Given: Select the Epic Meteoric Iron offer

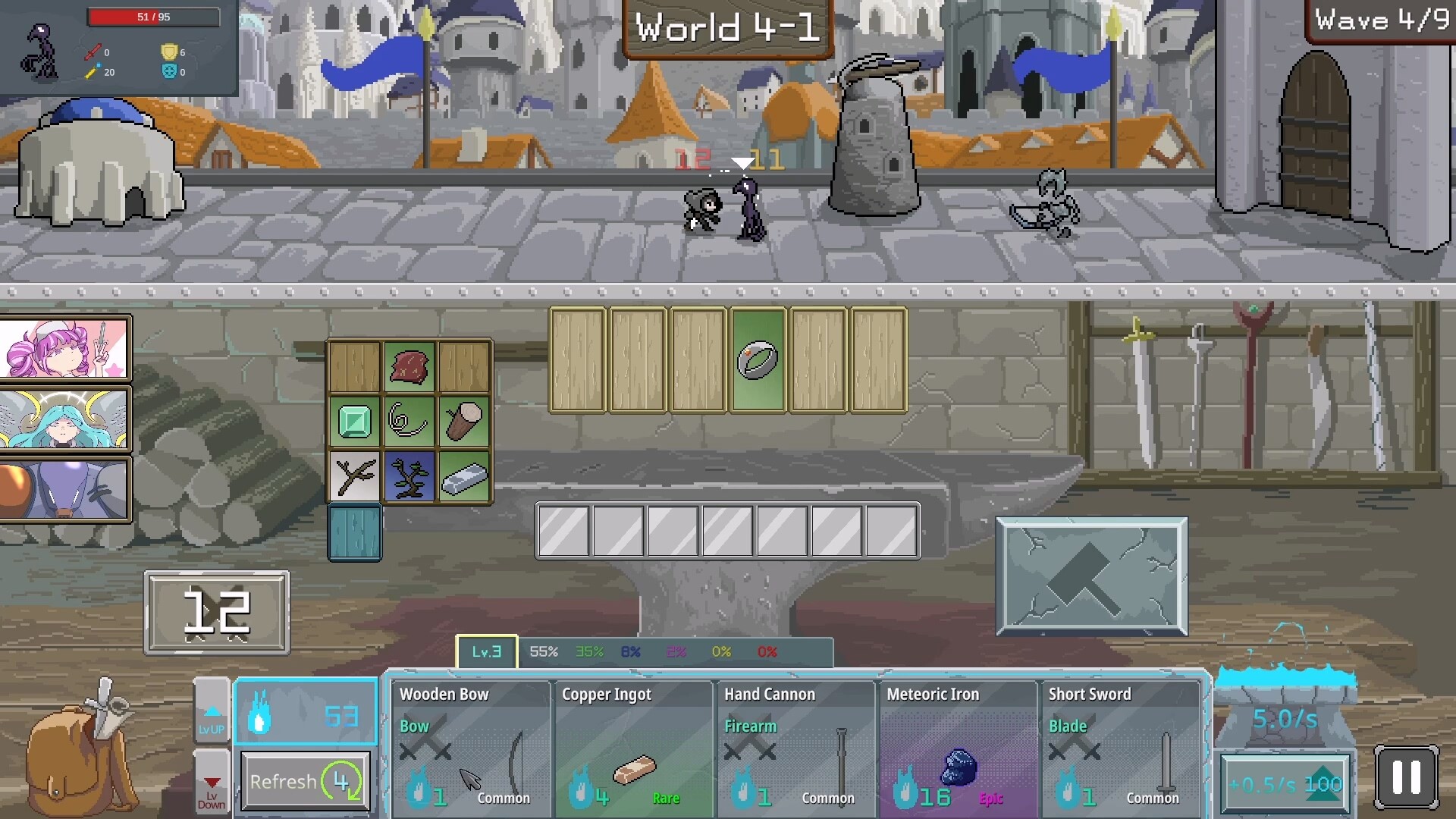Looking at the screenshot, I should 958,747.
